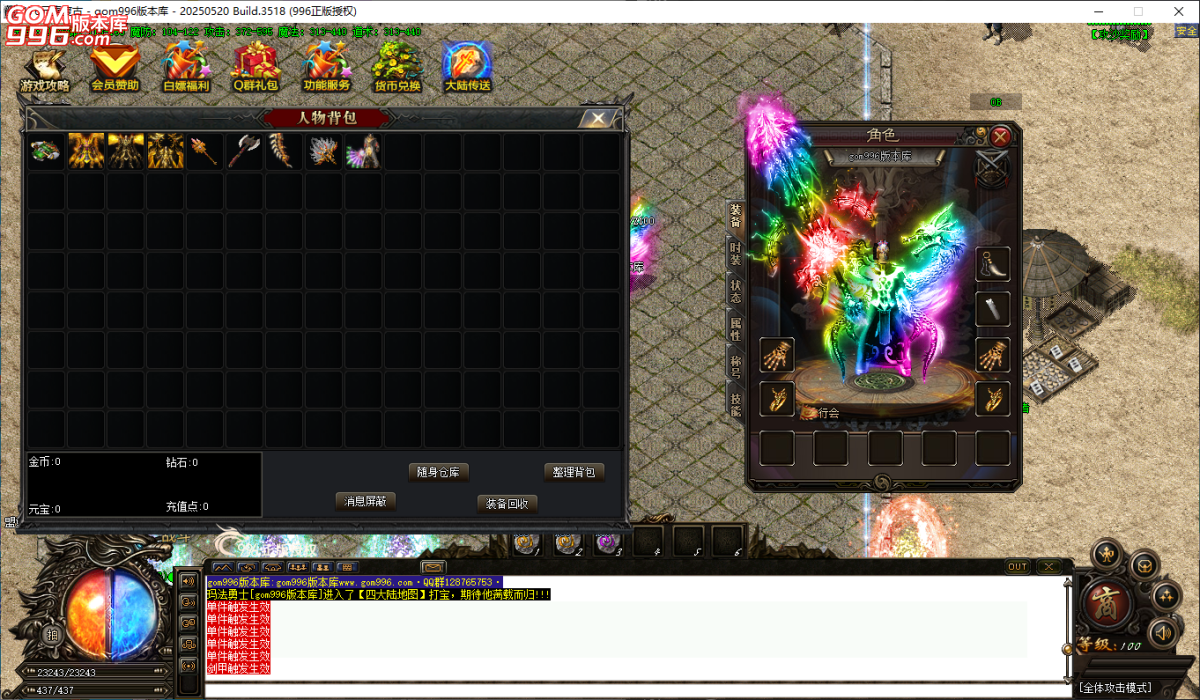1200x700 pixels.
Task: Open the 会员赞助 member sponsorship menu
Action: coord(115,68)
